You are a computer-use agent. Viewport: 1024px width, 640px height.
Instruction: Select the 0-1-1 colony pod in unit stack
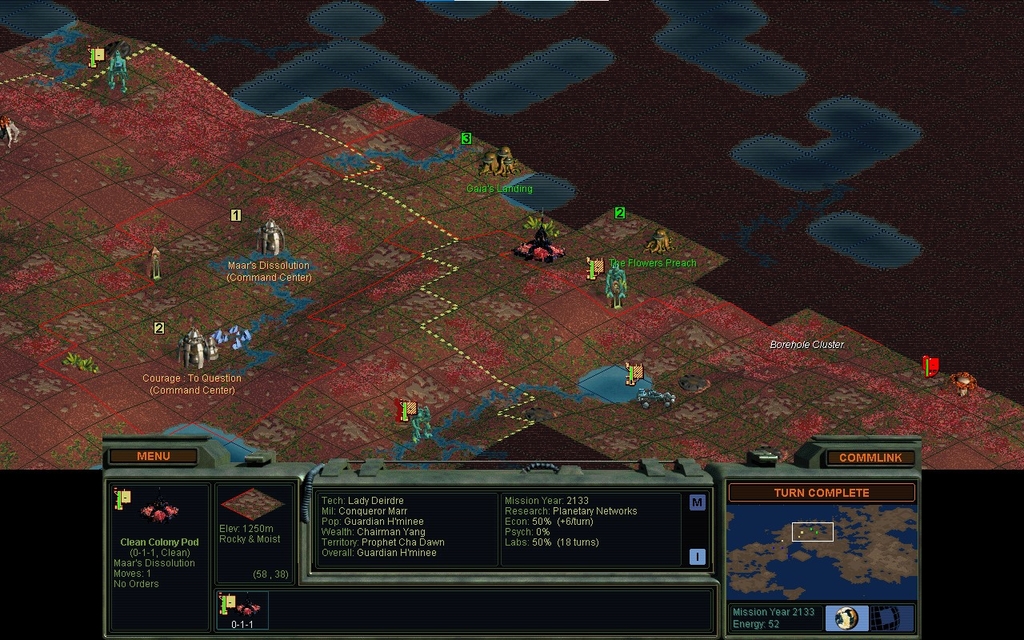click(241, 609)
